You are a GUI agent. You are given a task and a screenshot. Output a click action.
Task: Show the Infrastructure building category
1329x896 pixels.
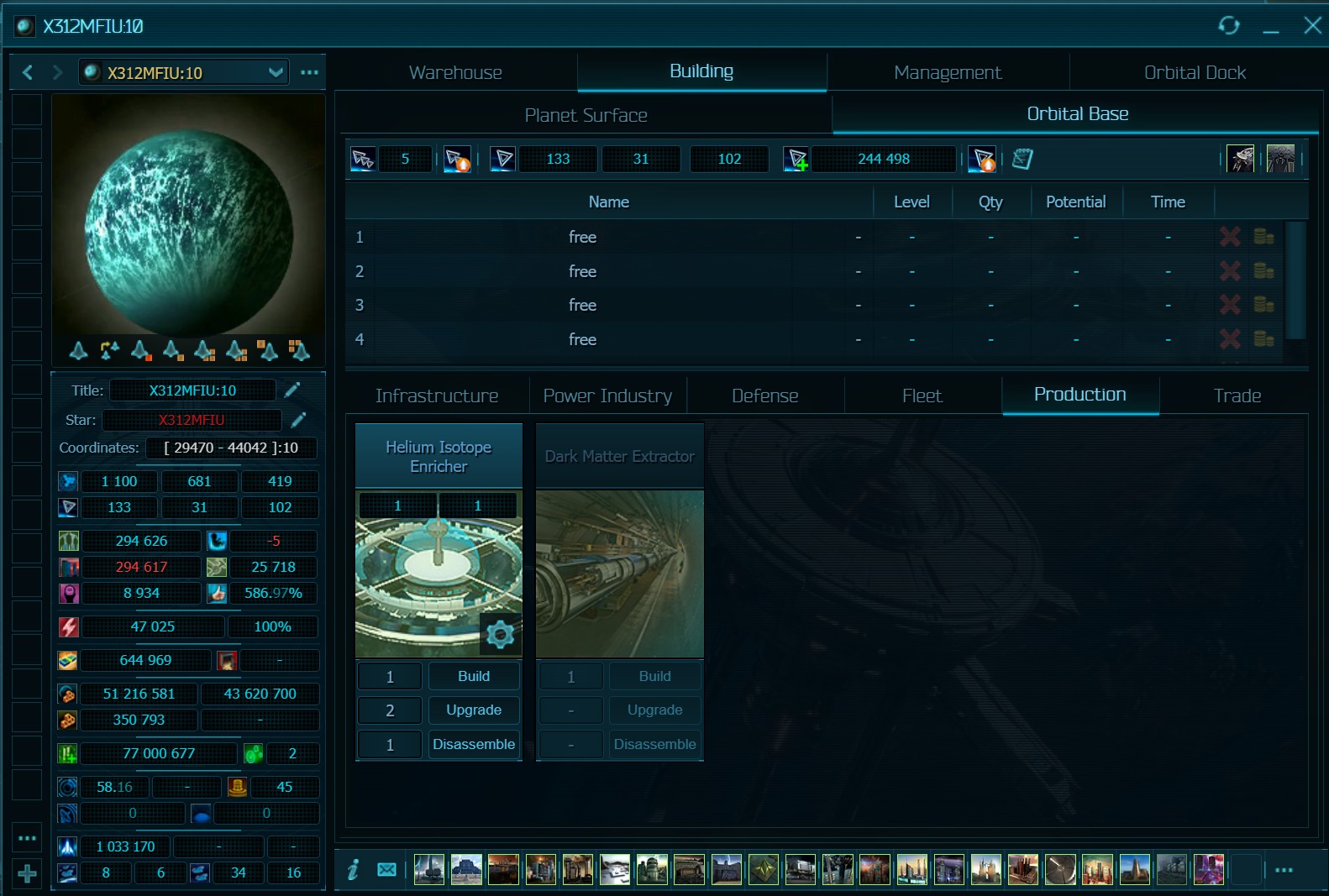click(437, 396)
